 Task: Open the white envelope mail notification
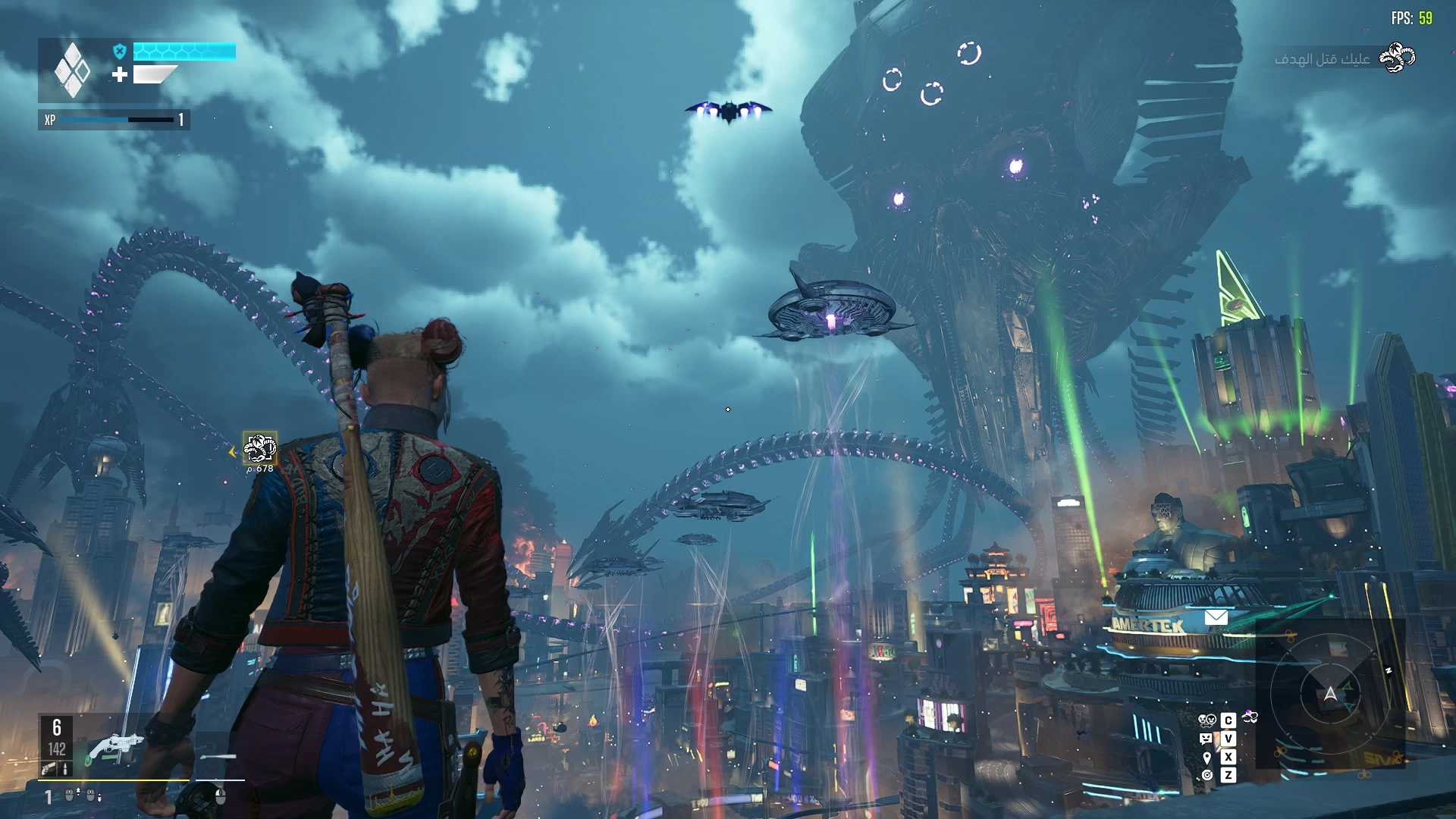1216,617
